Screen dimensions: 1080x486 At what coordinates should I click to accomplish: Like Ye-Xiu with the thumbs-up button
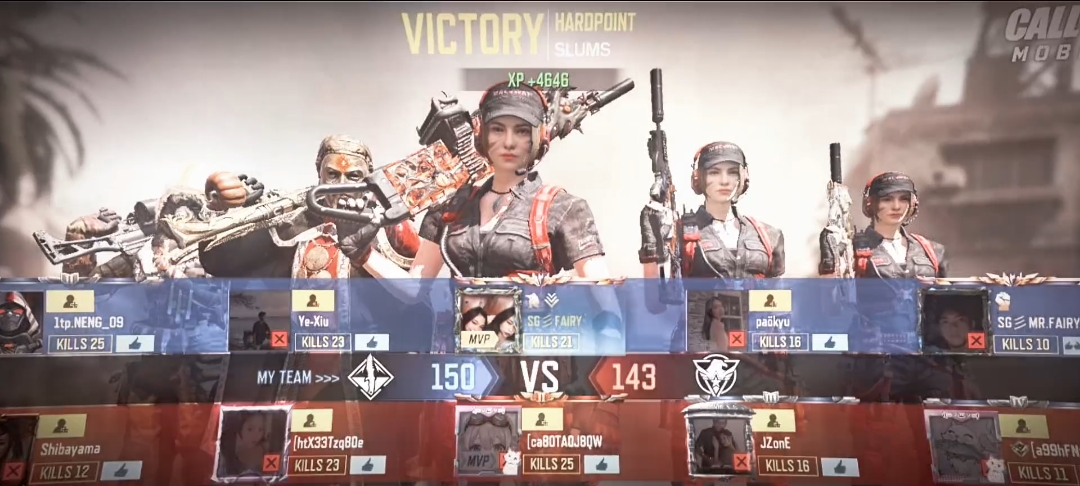click(371, 342)
